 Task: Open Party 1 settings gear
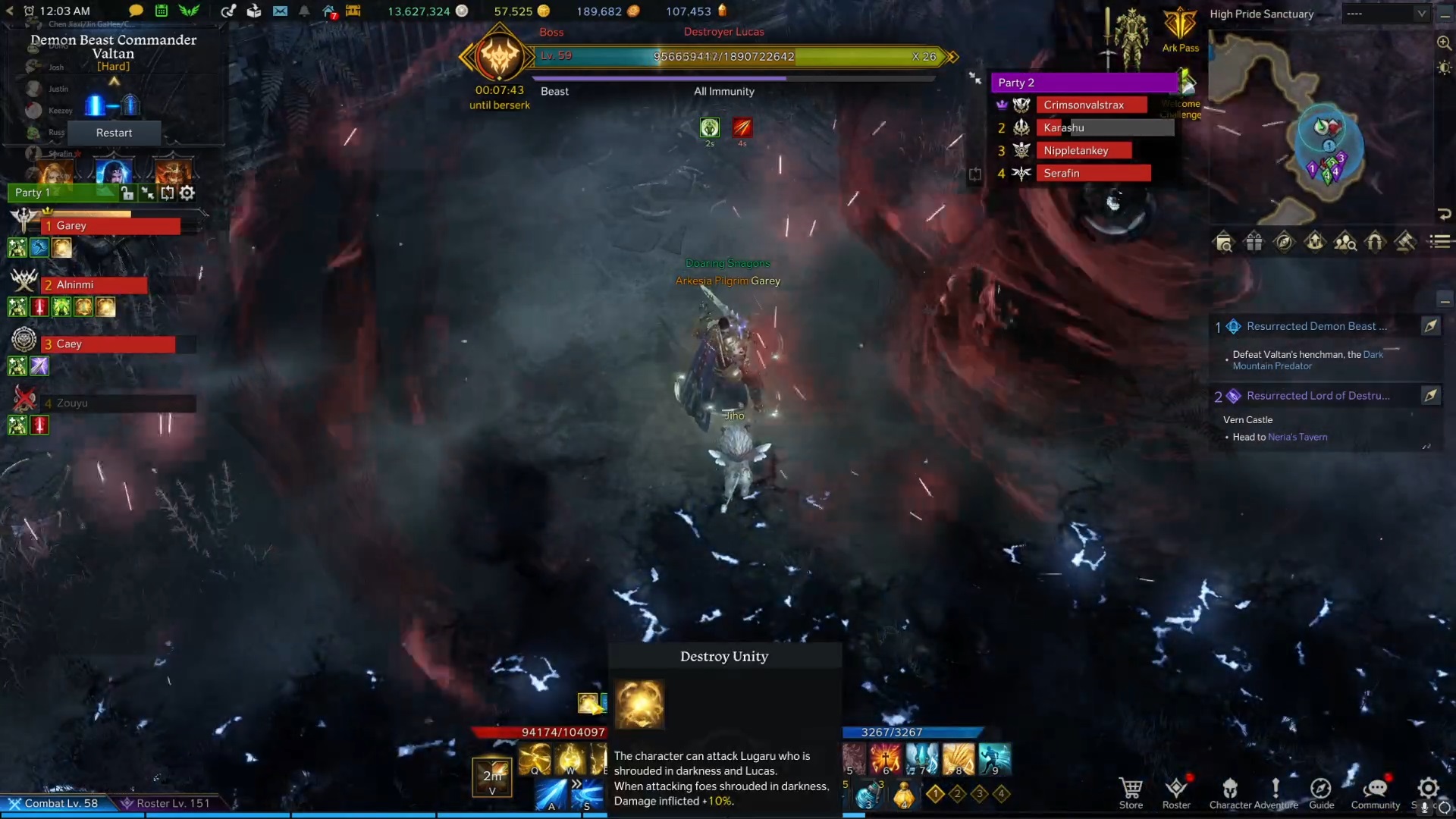(187, 193)
